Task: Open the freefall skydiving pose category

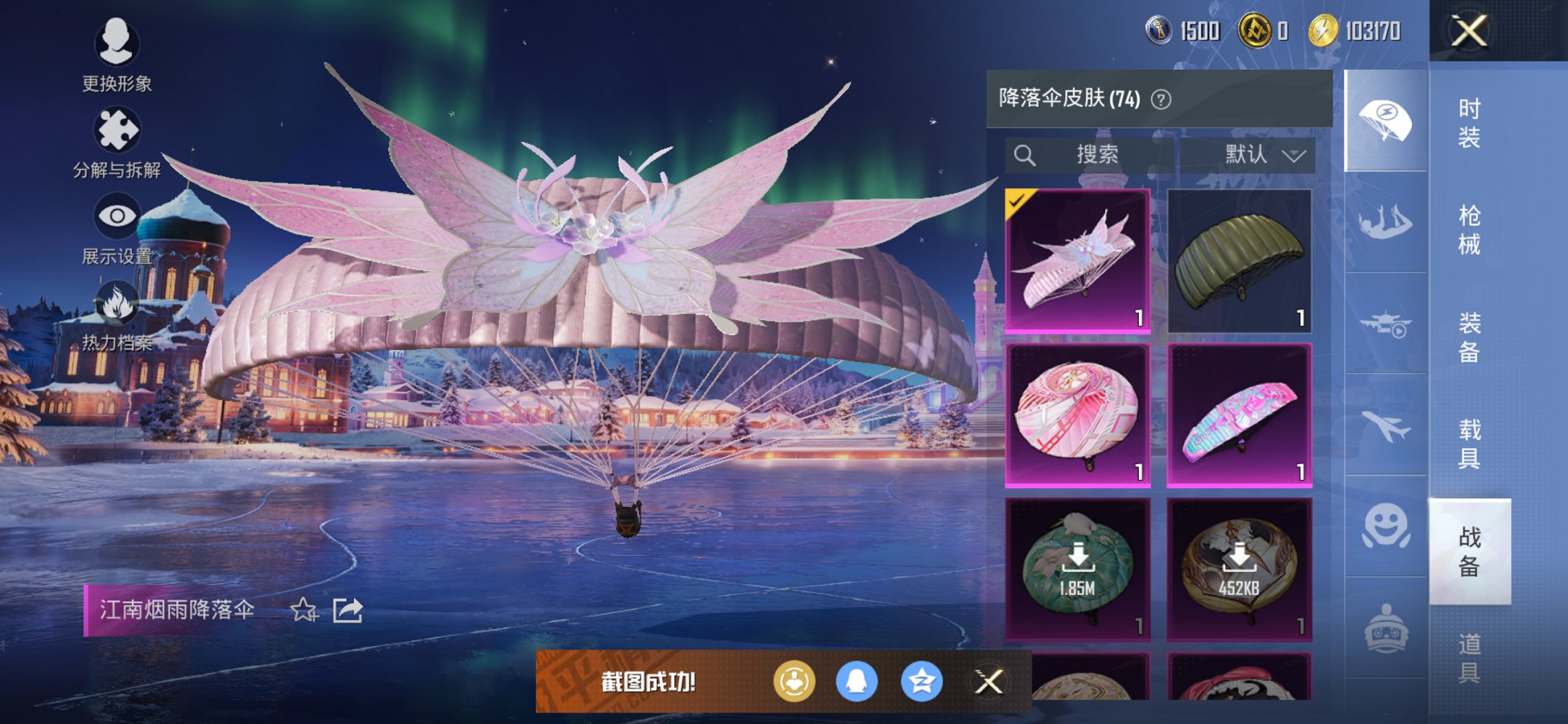Action: [x=1386, y=219]
